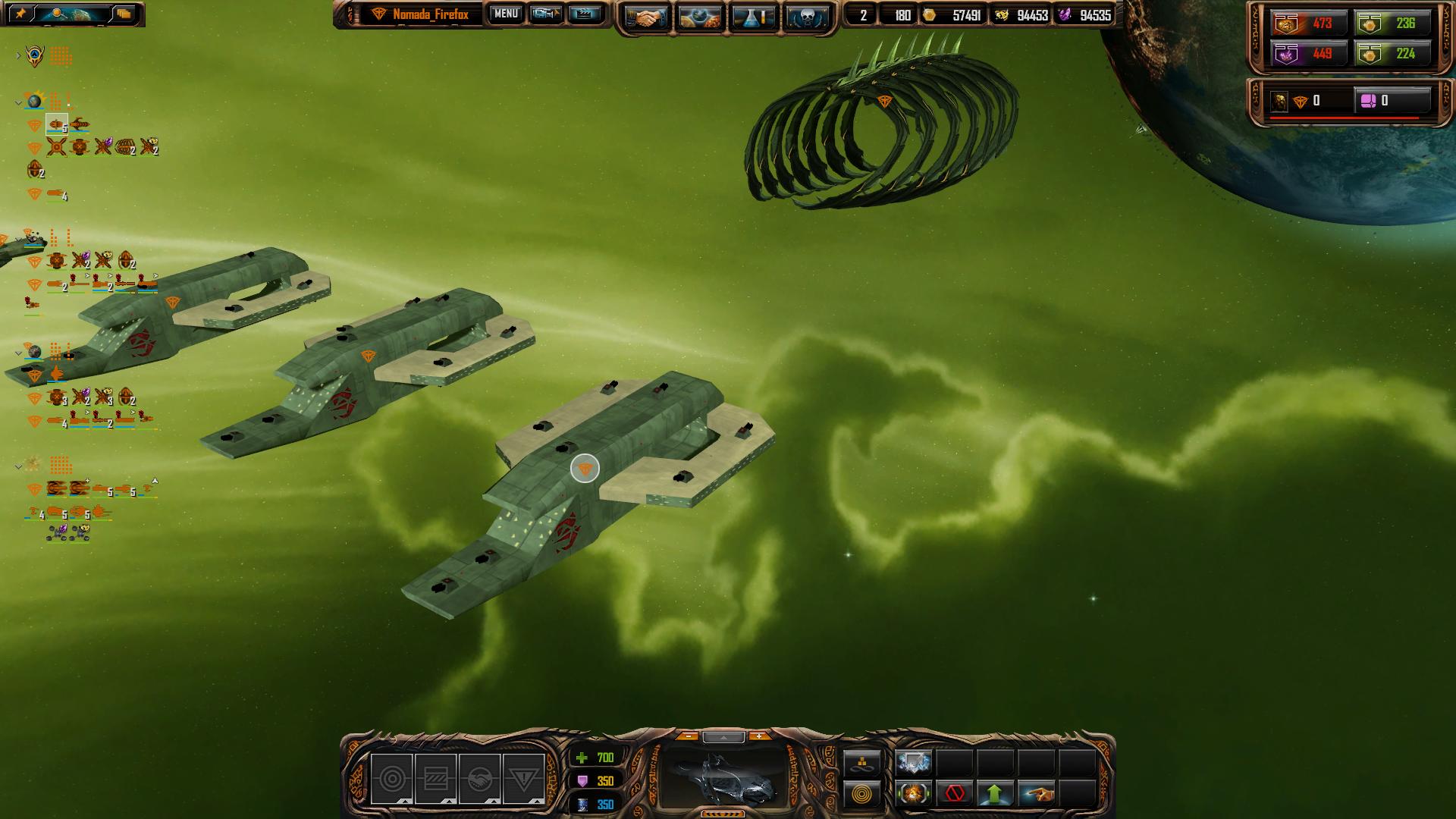Click the handshake stance button

point(479,779)
